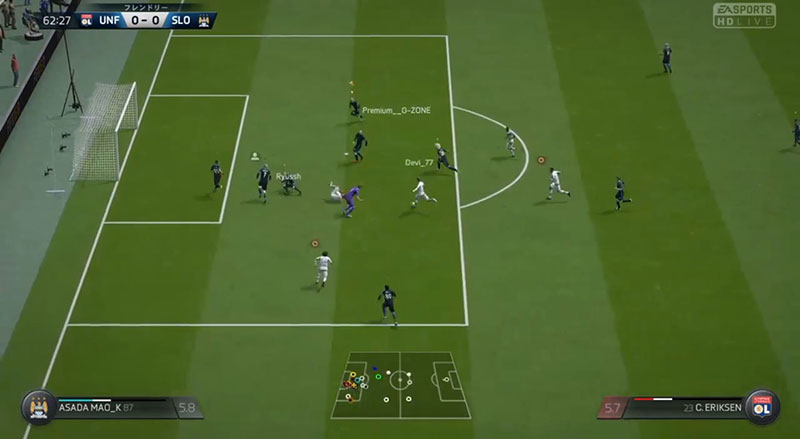The height and width of the screenshot is (439, 800).
Task: Click the pitch radar minimap
Action: tap(400, 384)
